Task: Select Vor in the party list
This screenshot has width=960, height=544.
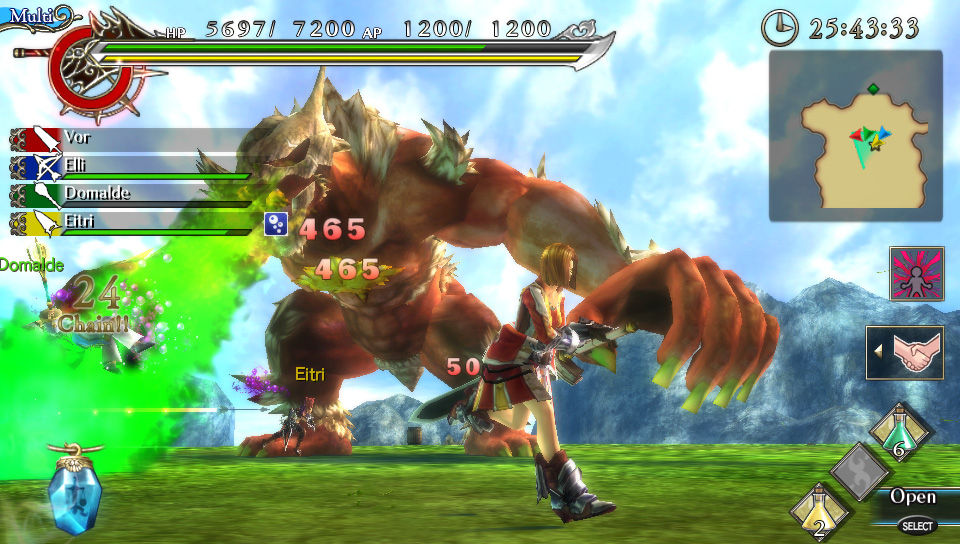Action: (x=130, y=138)
